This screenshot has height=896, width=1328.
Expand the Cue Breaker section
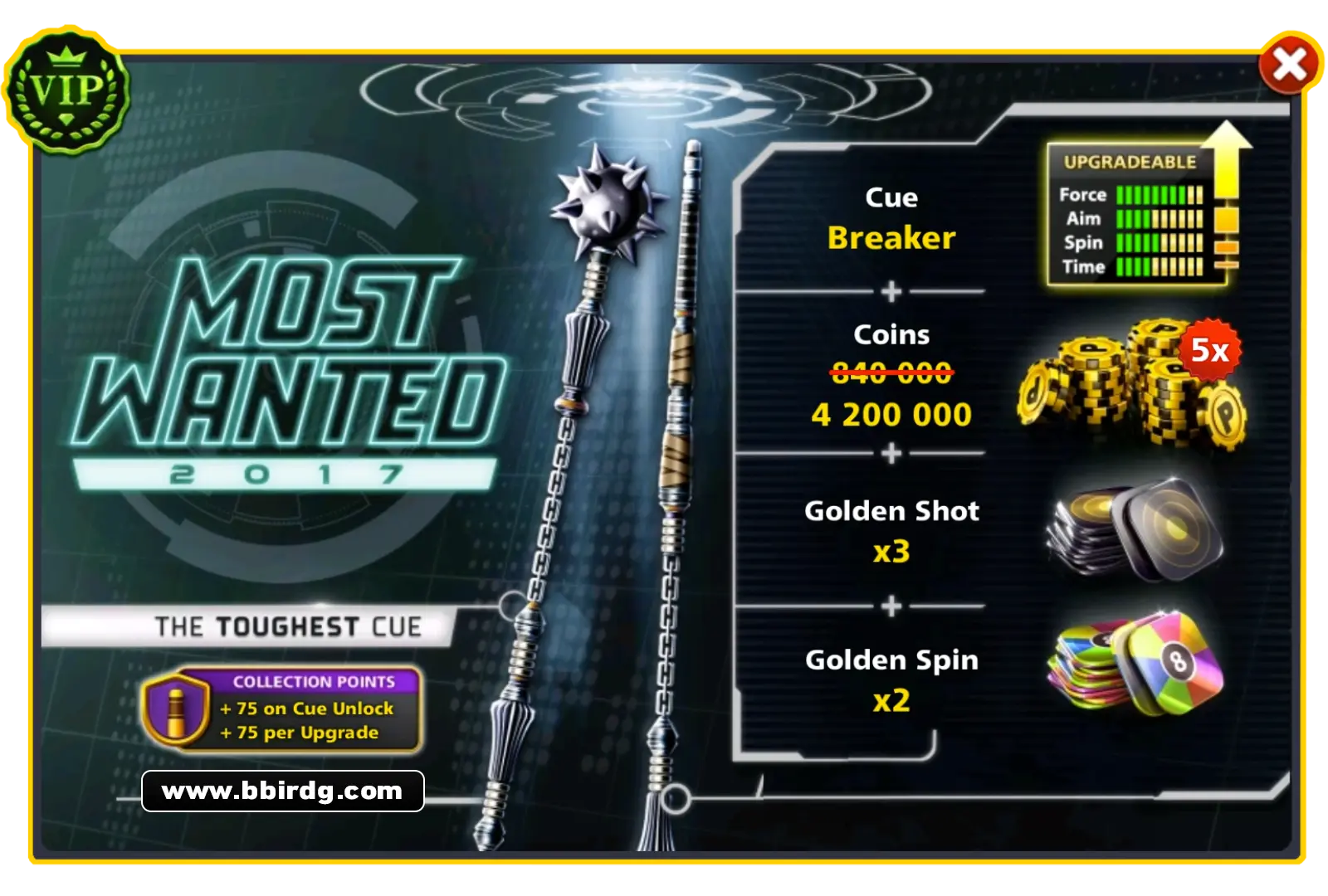[x=890, y=220]
